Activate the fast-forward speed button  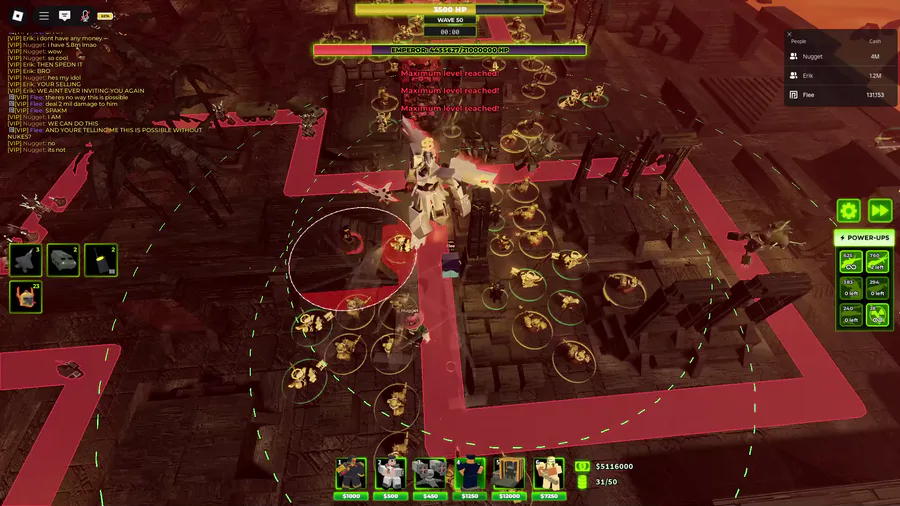click(x=879, y=211)
